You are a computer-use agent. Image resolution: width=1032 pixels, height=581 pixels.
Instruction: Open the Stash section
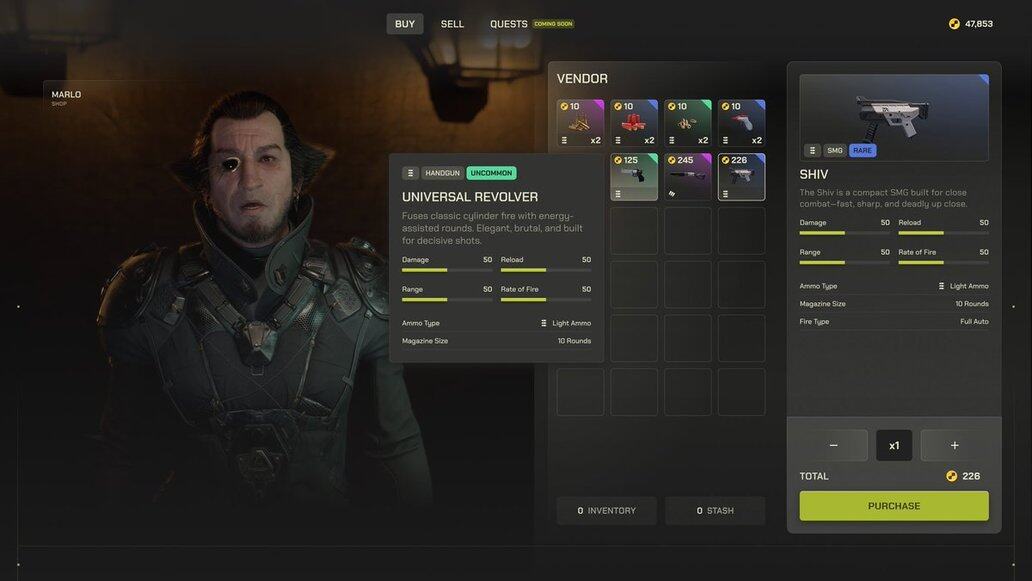pyautogui.click(x=715, y=511)
